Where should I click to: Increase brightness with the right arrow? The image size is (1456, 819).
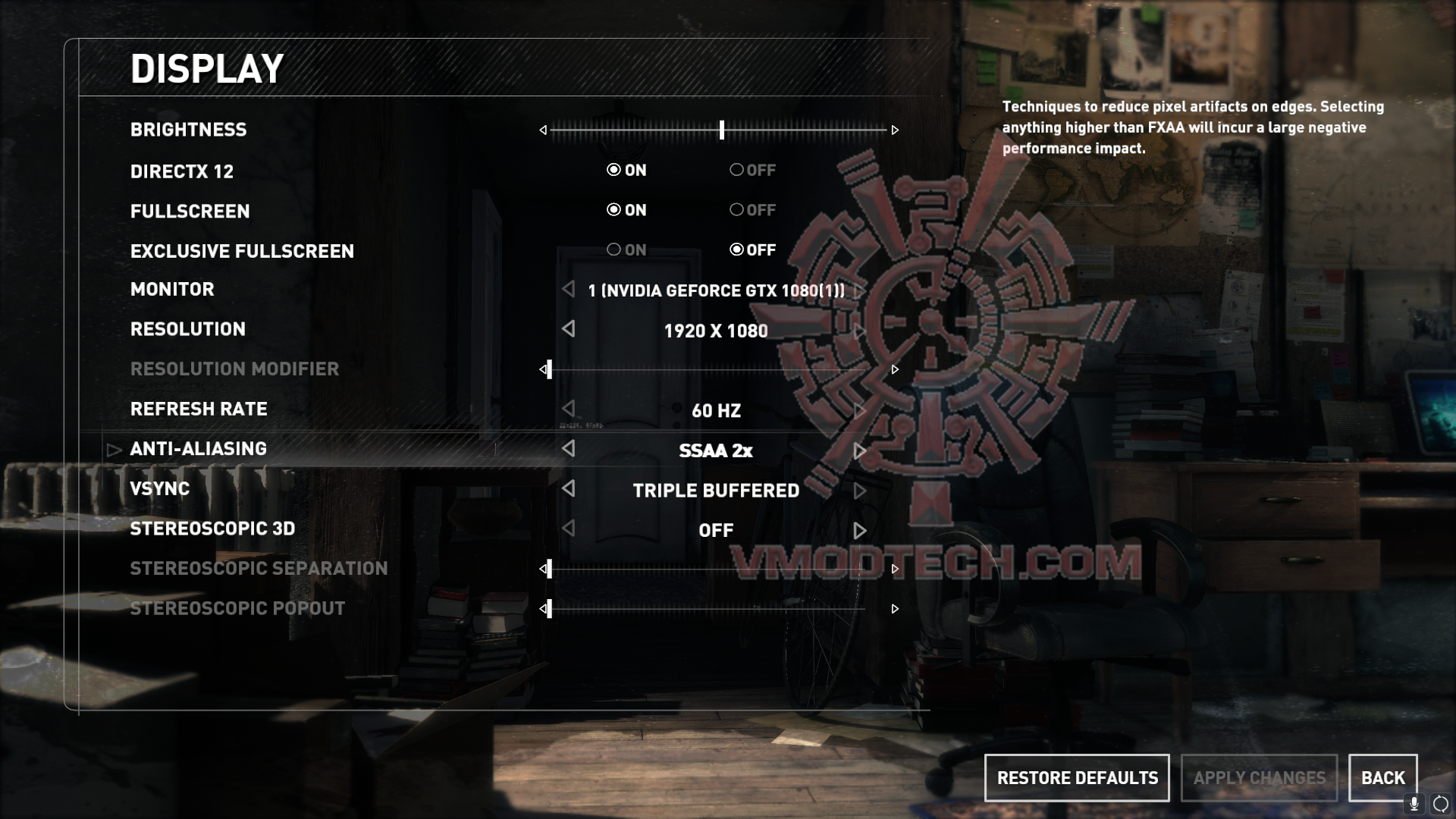coord(895,130)
